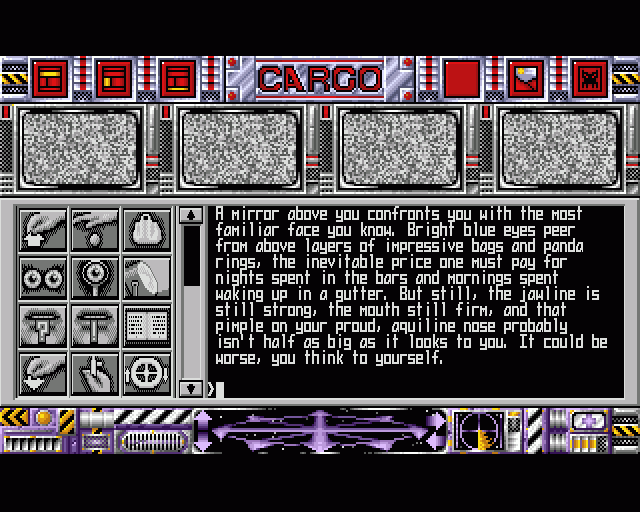This screenshot has width=640, height=512.
Task: Select the plain red square top button
Action: 460,78
